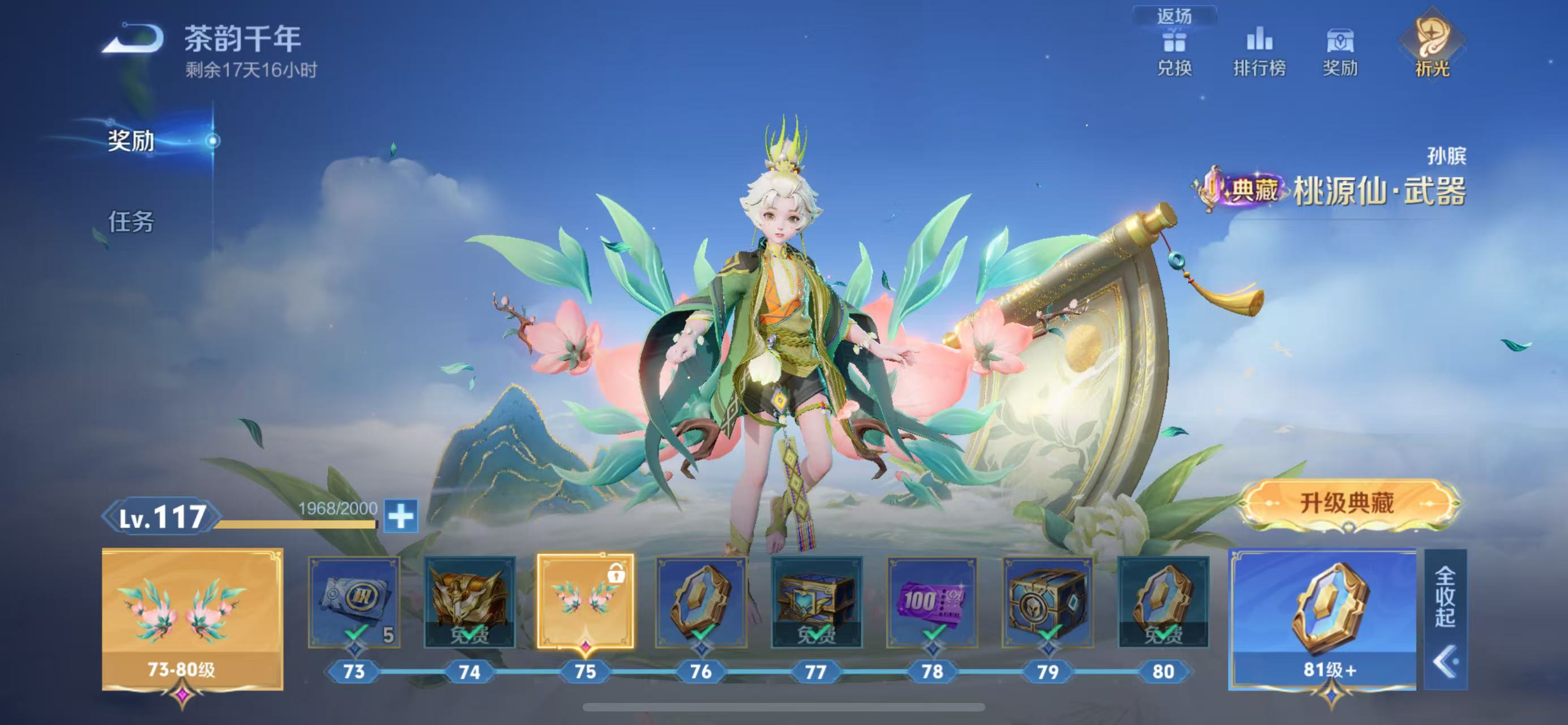Go back using the return arrow
The image size is (1568, 725).
[133, 40]
